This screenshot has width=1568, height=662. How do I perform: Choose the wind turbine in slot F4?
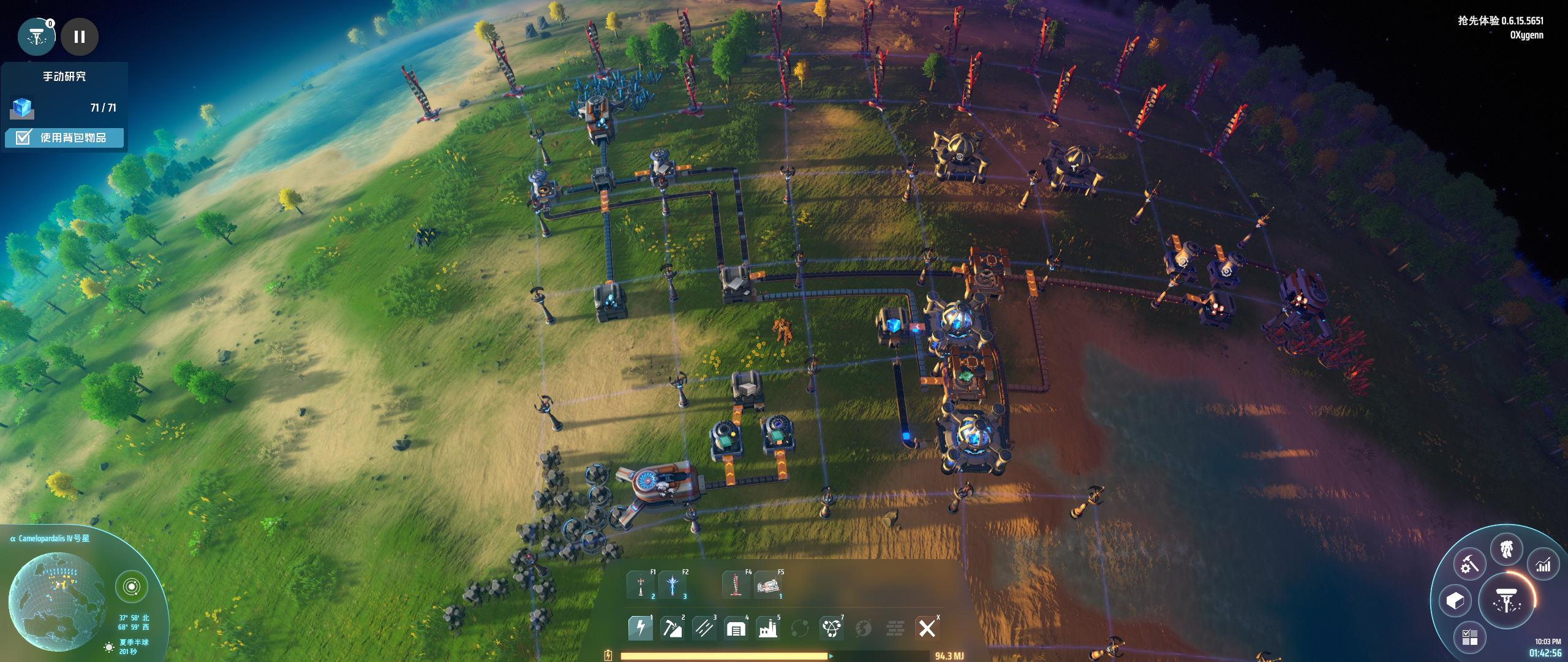point(736,585)
